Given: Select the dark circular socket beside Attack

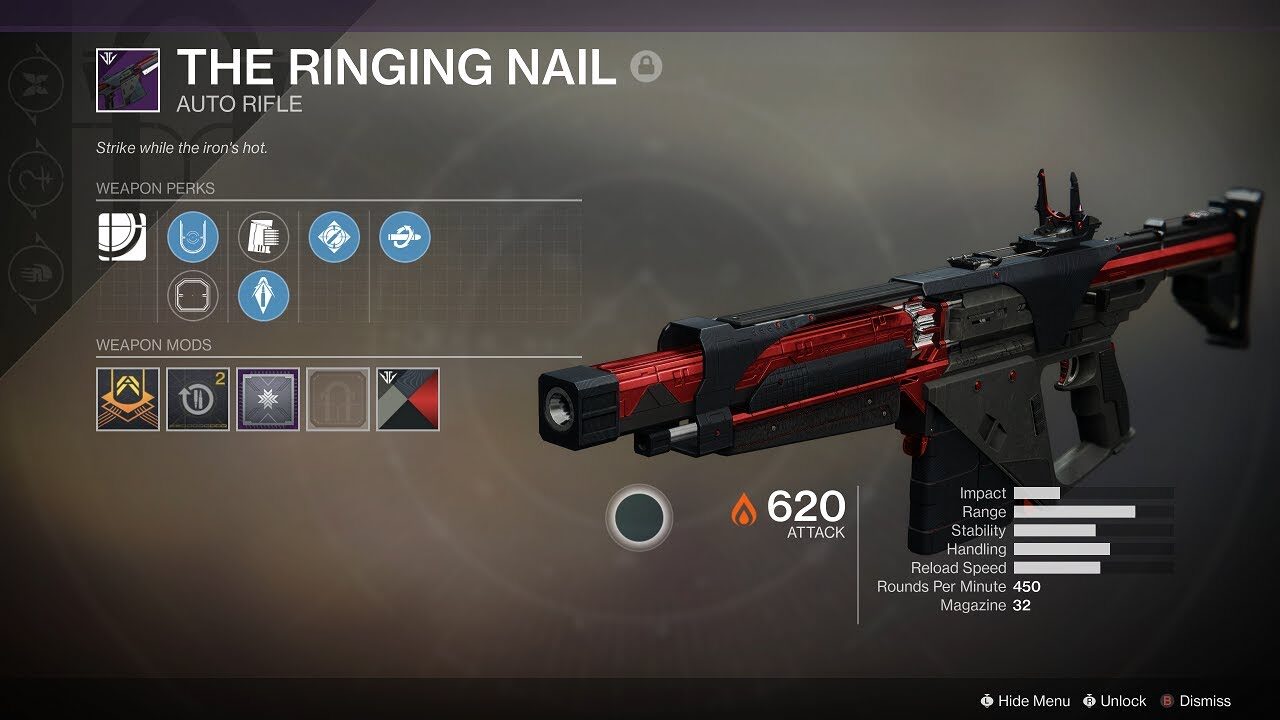Looking at the screenshot, I should tap(639, 517).
